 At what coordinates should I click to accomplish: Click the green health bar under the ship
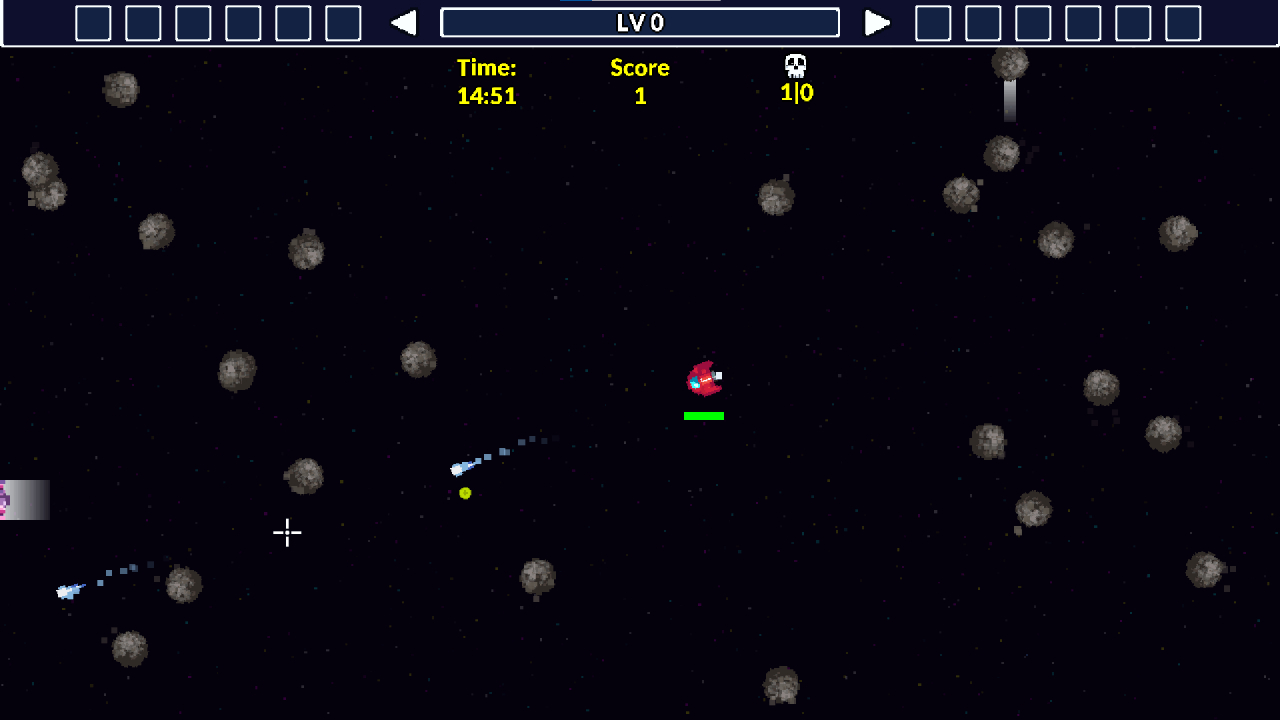pos(703,414)
